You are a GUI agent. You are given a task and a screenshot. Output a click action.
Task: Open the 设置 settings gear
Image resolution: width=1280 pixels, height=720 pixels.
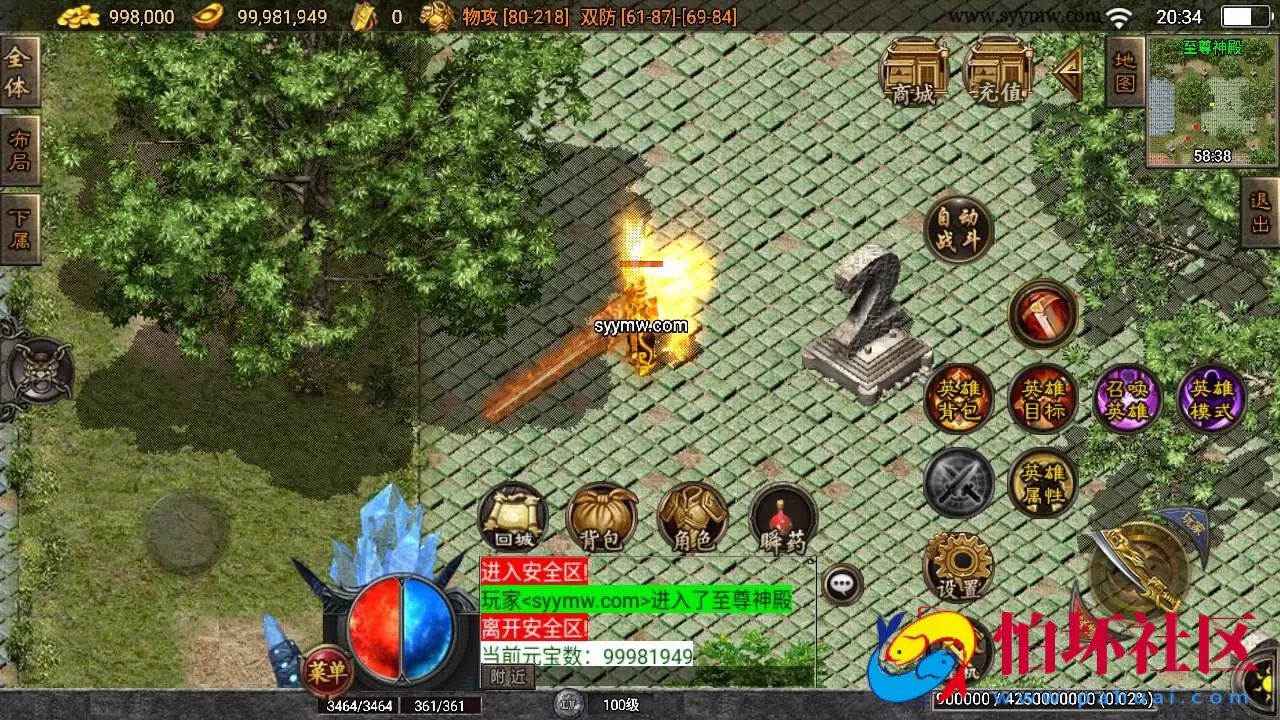coord(958,568)
